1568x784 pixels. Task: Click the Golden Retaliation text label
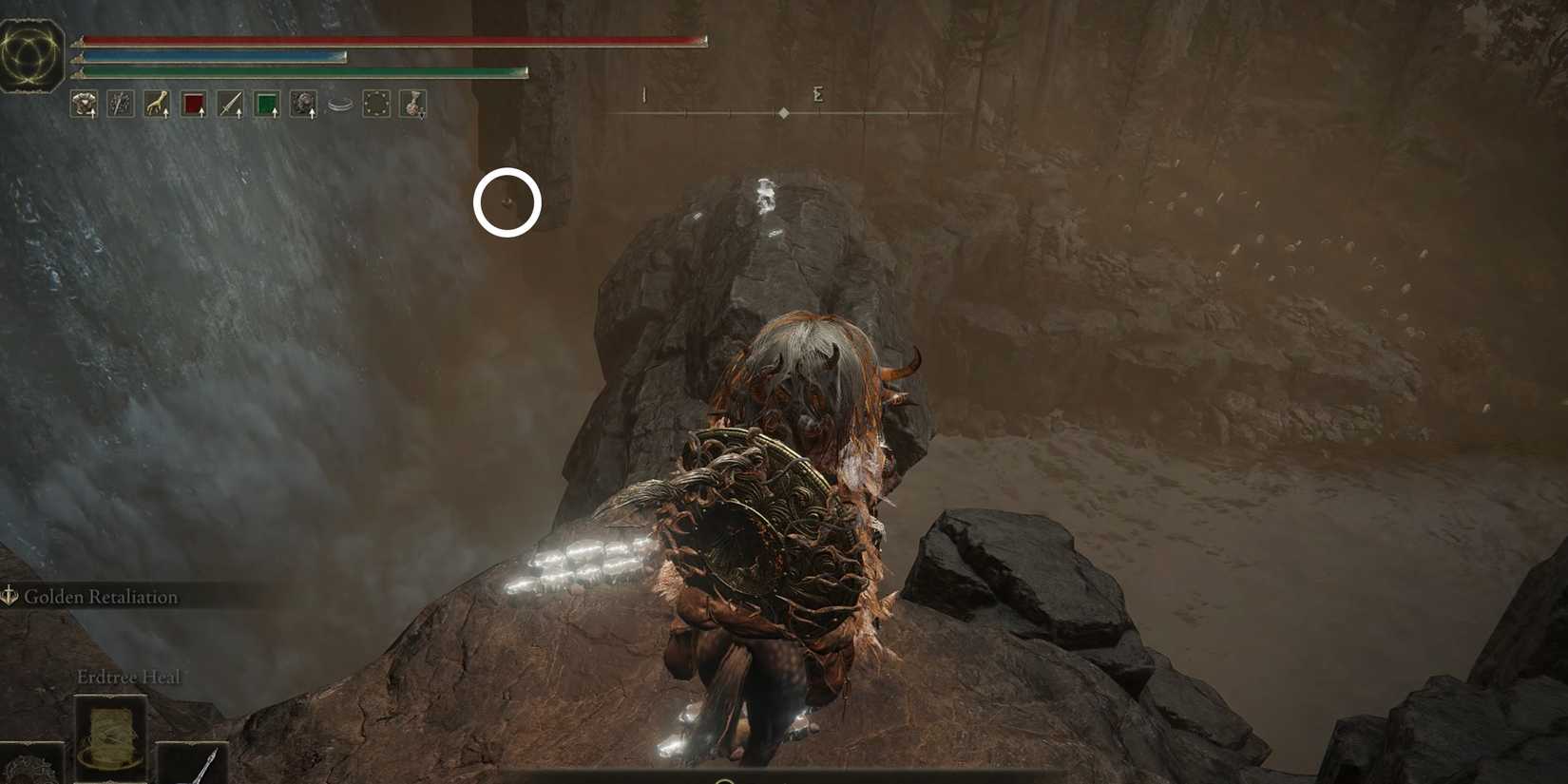pos(100,597)
